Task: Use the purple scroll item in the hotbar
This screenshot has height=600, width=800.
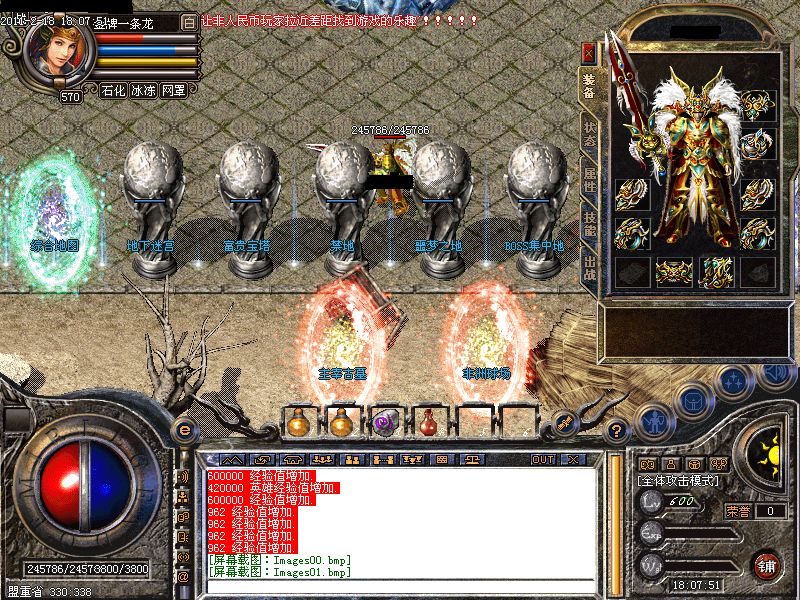Action: pos(385,421)
